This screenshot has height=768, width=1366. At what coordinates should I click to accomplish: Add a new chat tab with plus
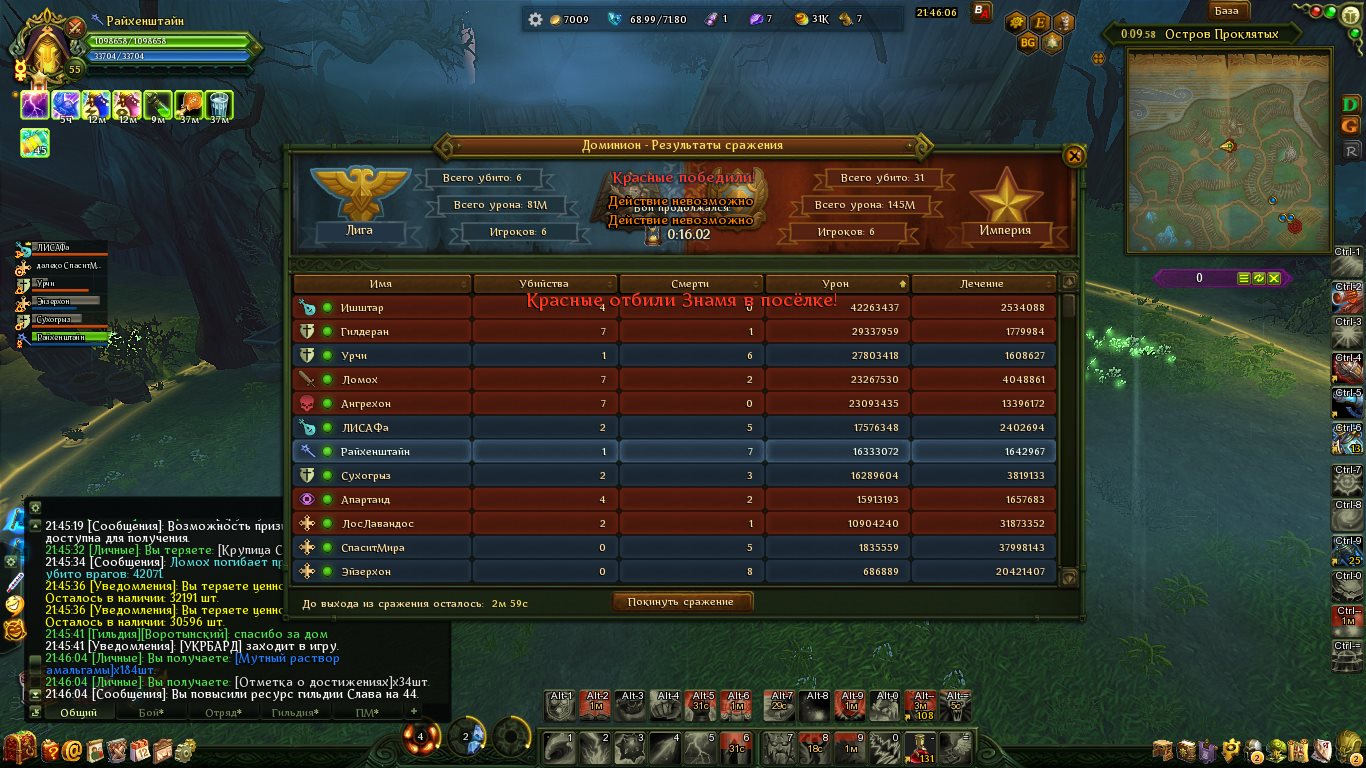tap(414, 711)
